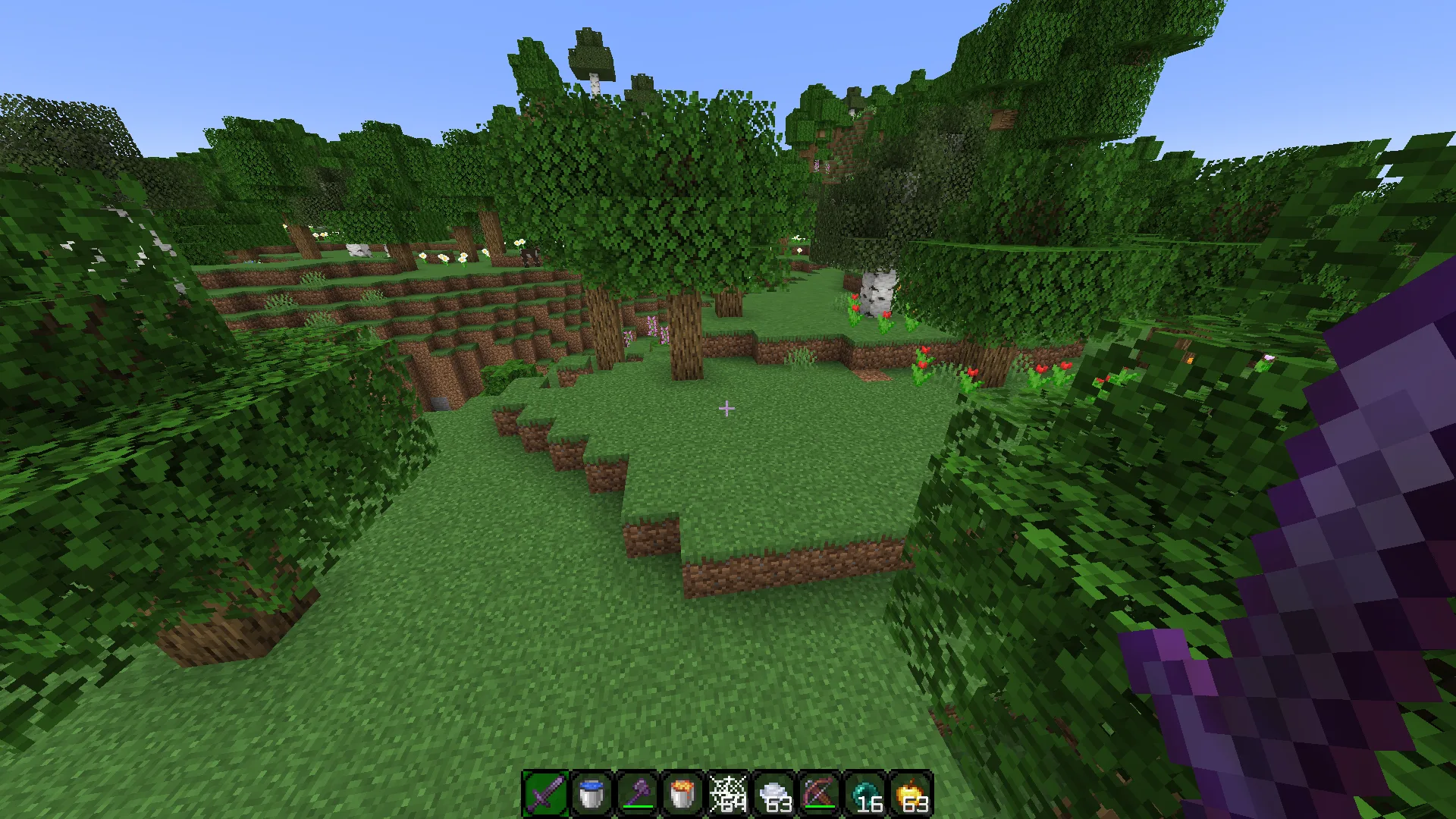This screenshot has width=1456, height=819.
Task: Equip the crossbow from the hotbar
Action: tap(818, 795)
